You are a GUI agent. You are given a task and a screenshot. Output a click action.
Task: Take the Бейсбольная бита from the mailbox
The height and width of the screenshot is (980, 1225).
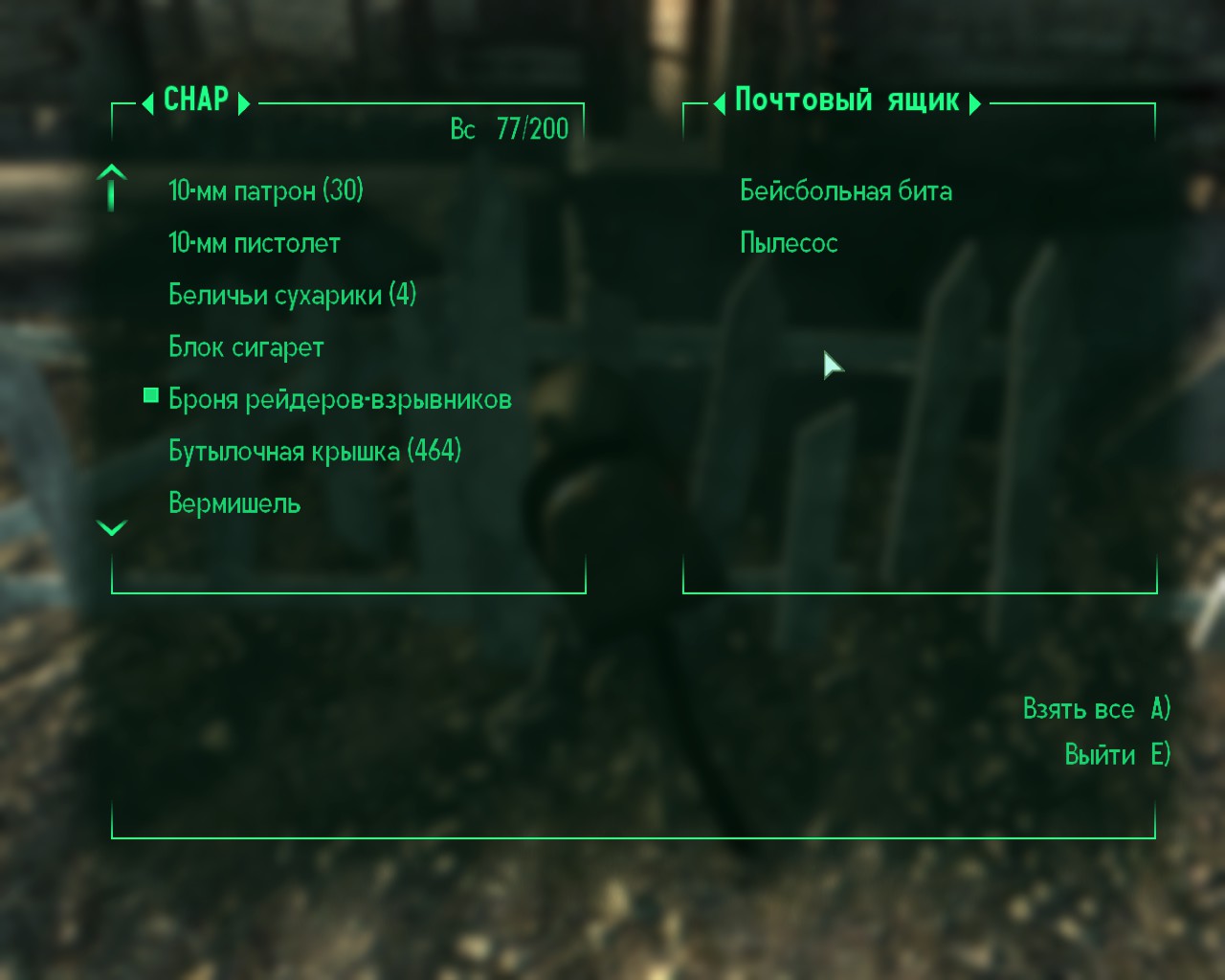pos(846,190)
